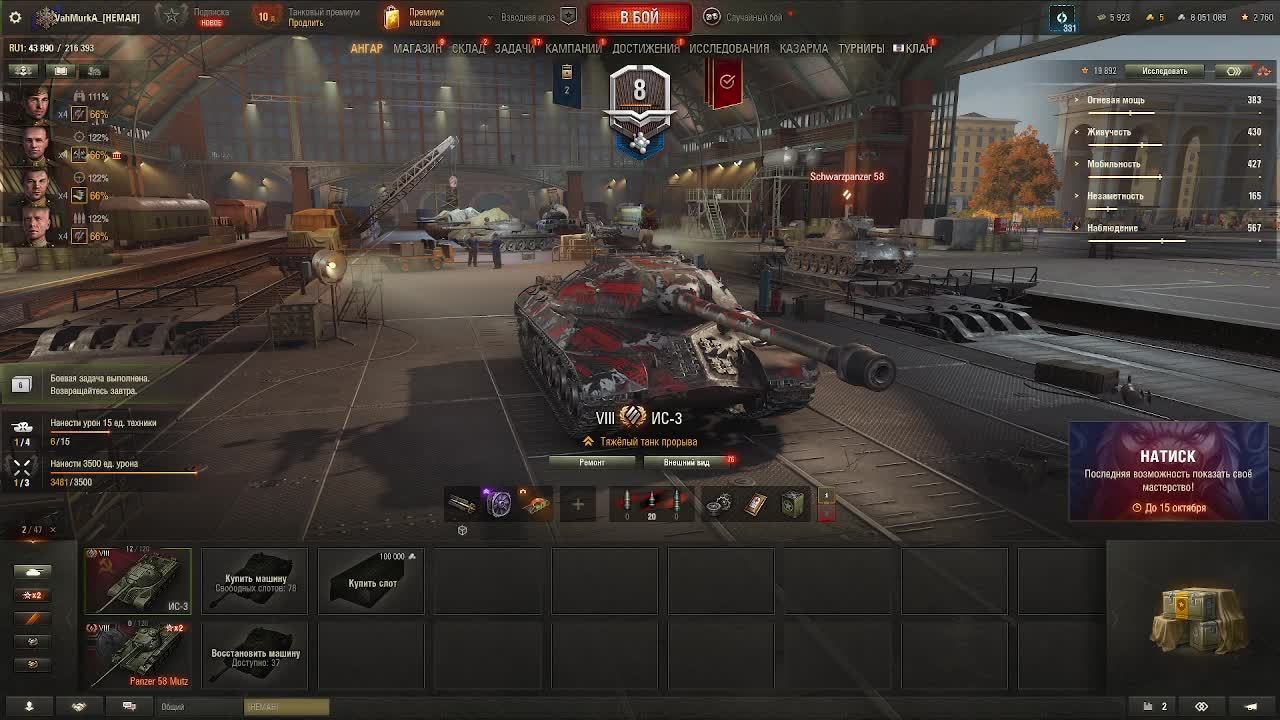Open the СКЛАД tab
The width and height of the screenshot is (1280, 720).
click(x=468, y=48)
